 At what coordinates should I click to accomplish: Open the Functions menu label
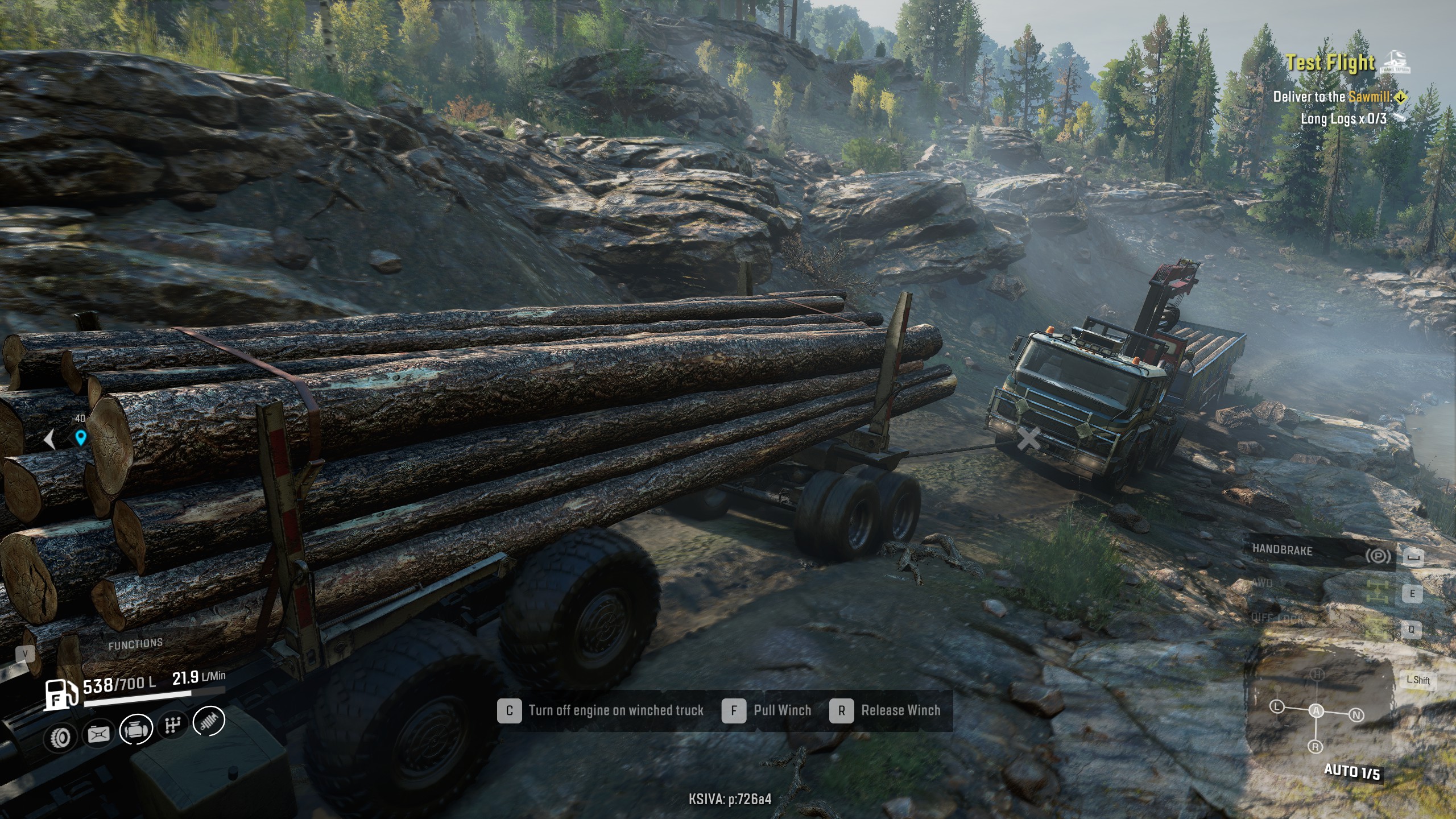pyautogui.click(x=135, y=643)
